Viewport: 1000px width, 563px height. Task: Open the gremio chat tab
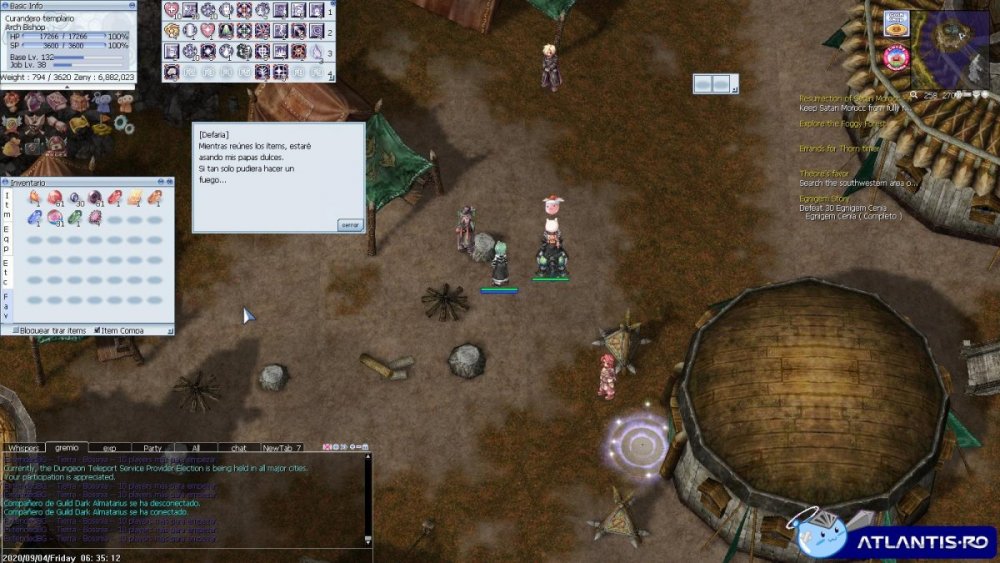pyautogui.click(x=67, y=448)
